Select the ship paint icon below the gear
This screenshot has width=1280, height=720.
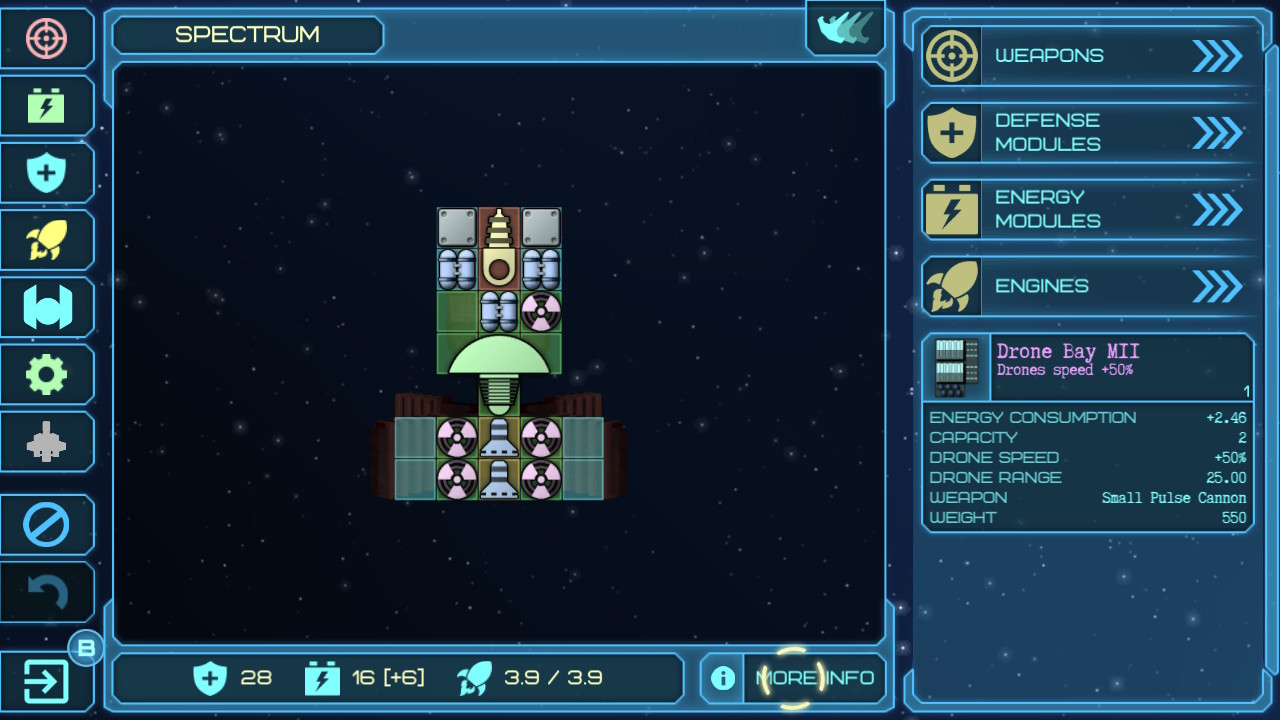tap(46, 440)
